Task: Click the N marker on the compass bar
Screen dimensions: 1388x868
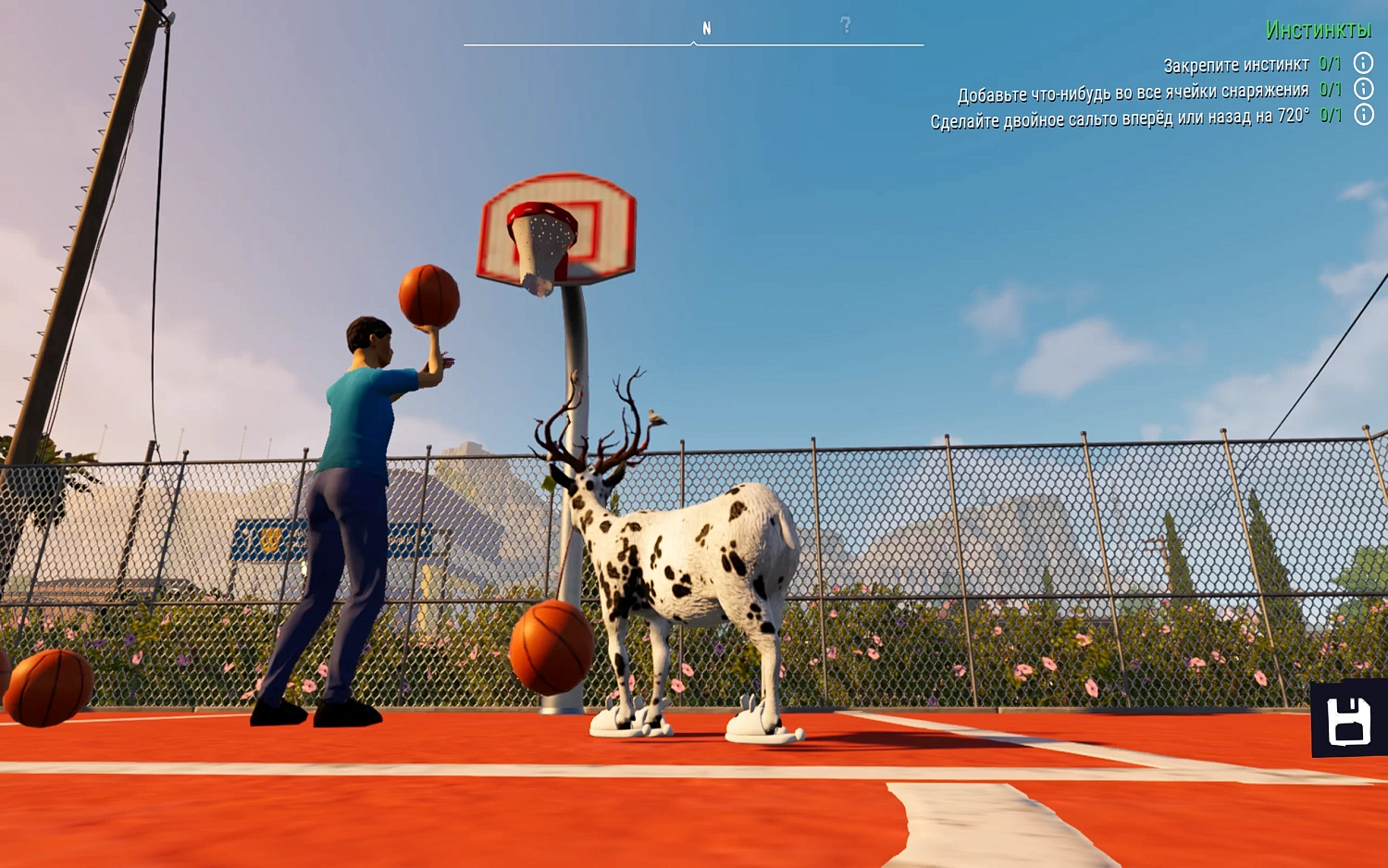Action: click(708, 27)
